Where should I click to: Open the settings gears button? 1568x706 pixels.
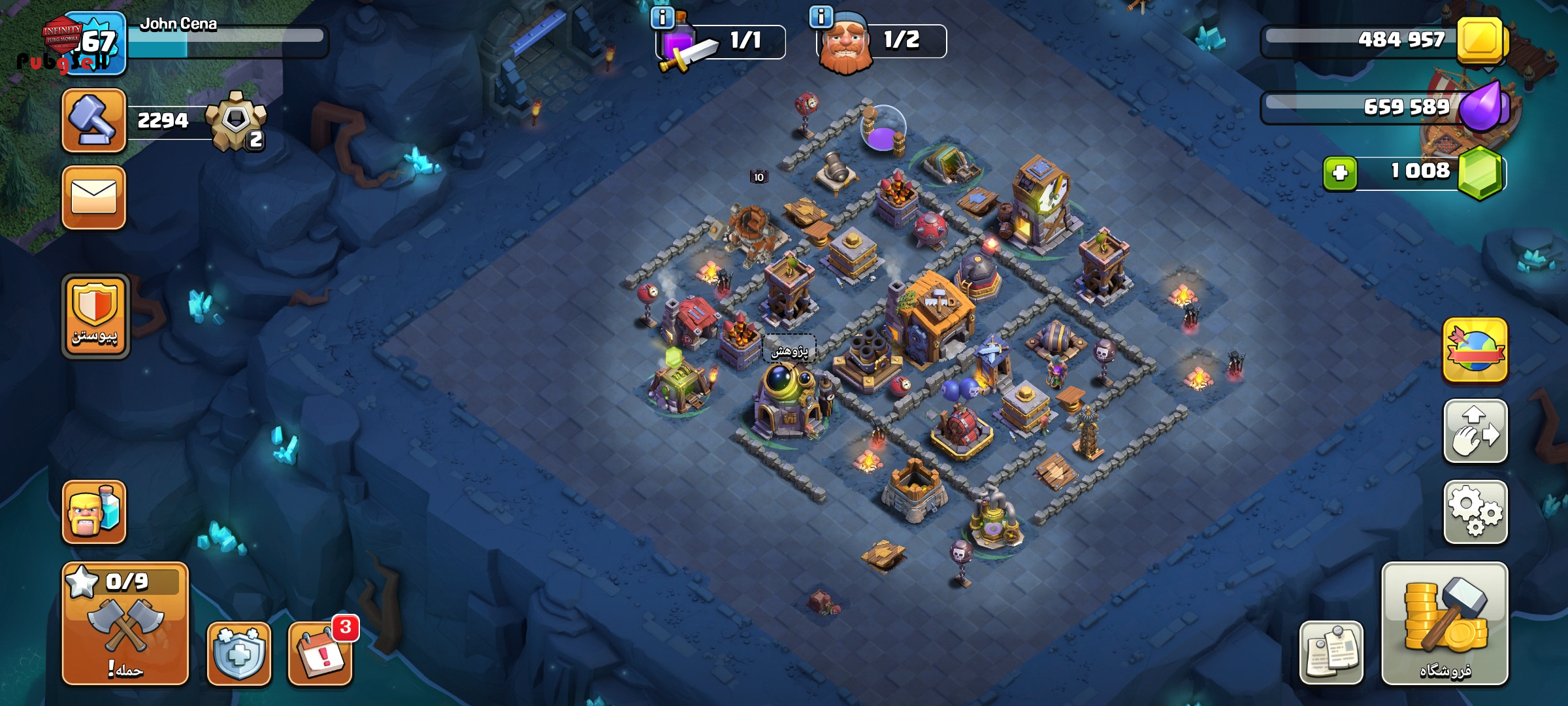click(1475, 512)
